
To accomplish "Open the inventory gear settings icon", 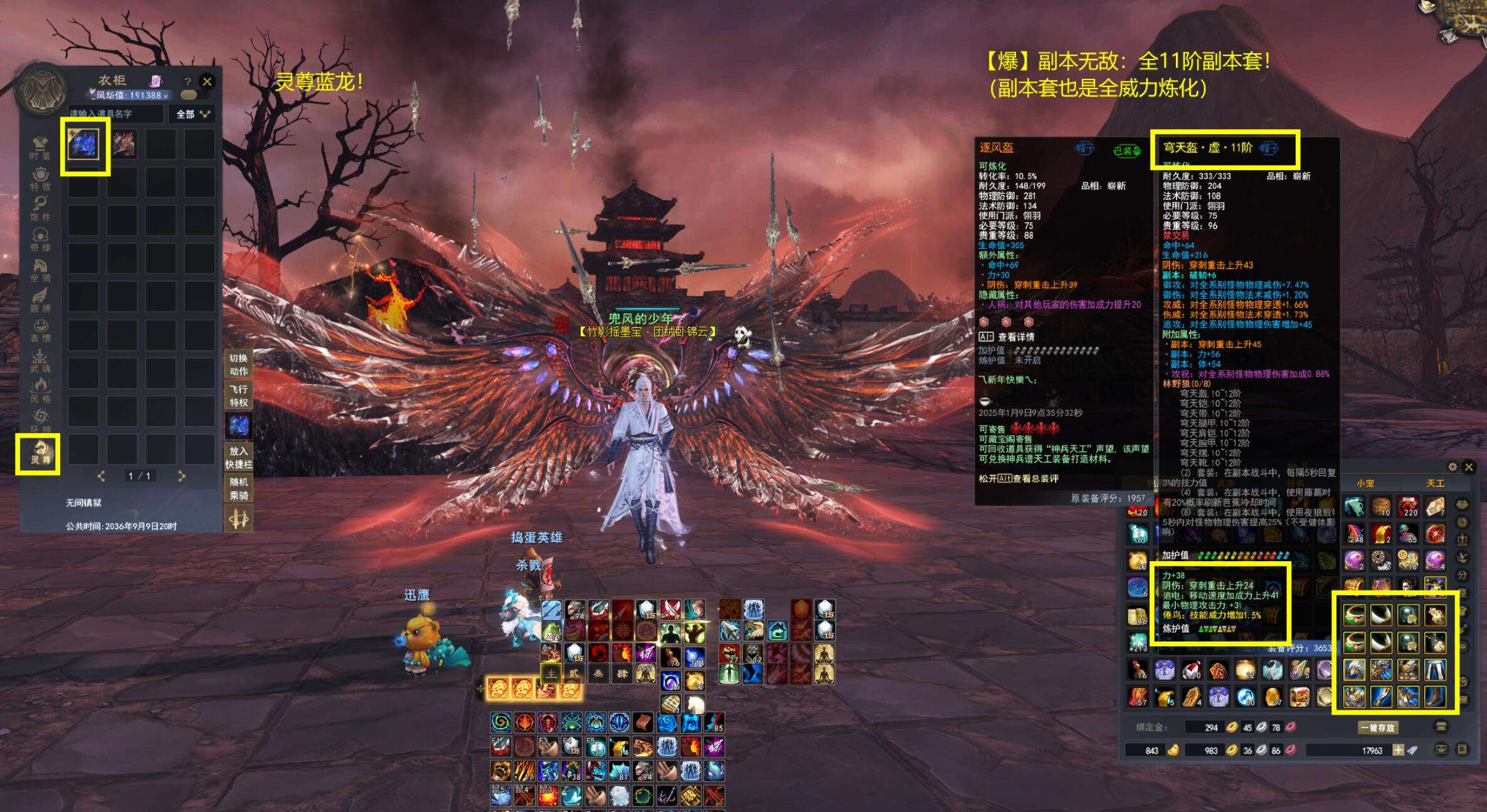I will tap(1453, 467).
